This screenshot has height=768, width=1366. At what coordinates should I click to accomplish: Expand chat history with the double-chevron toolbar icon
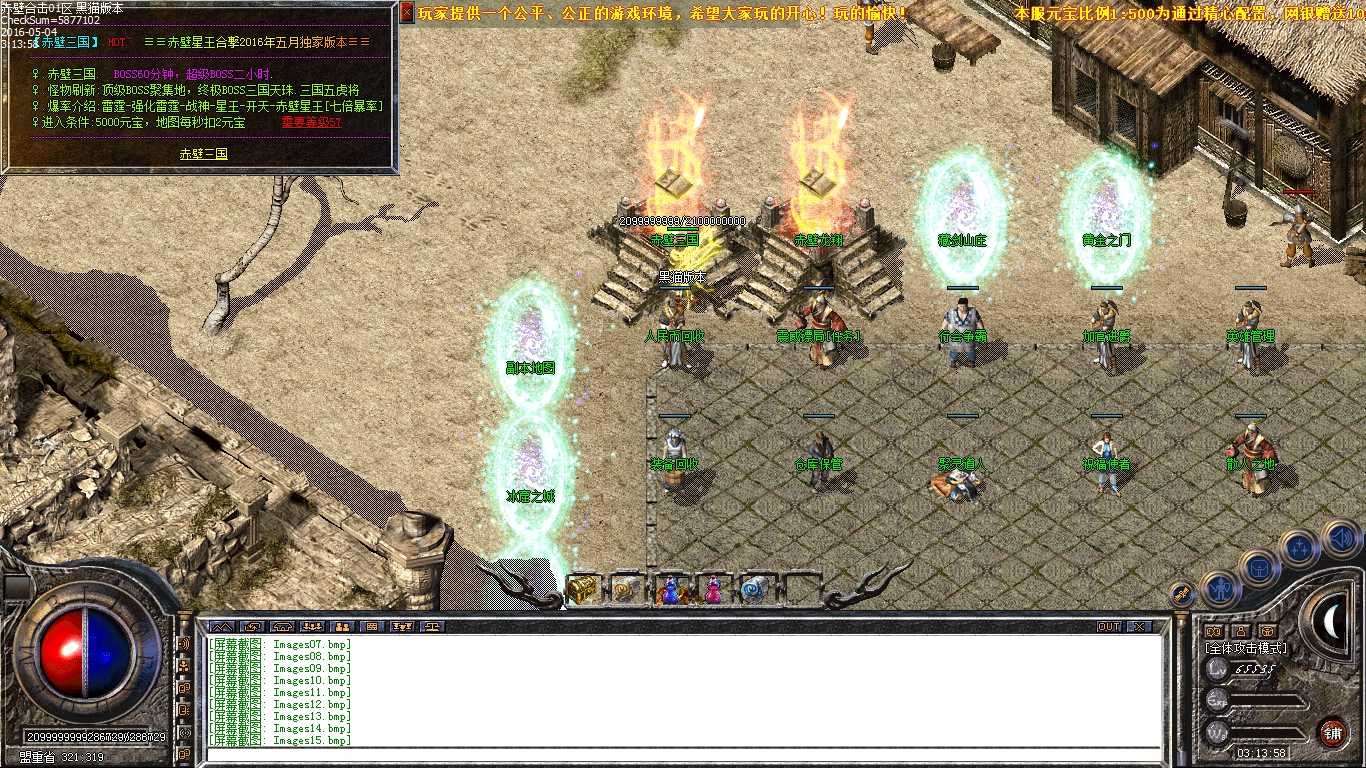click(x=222, y=627)
